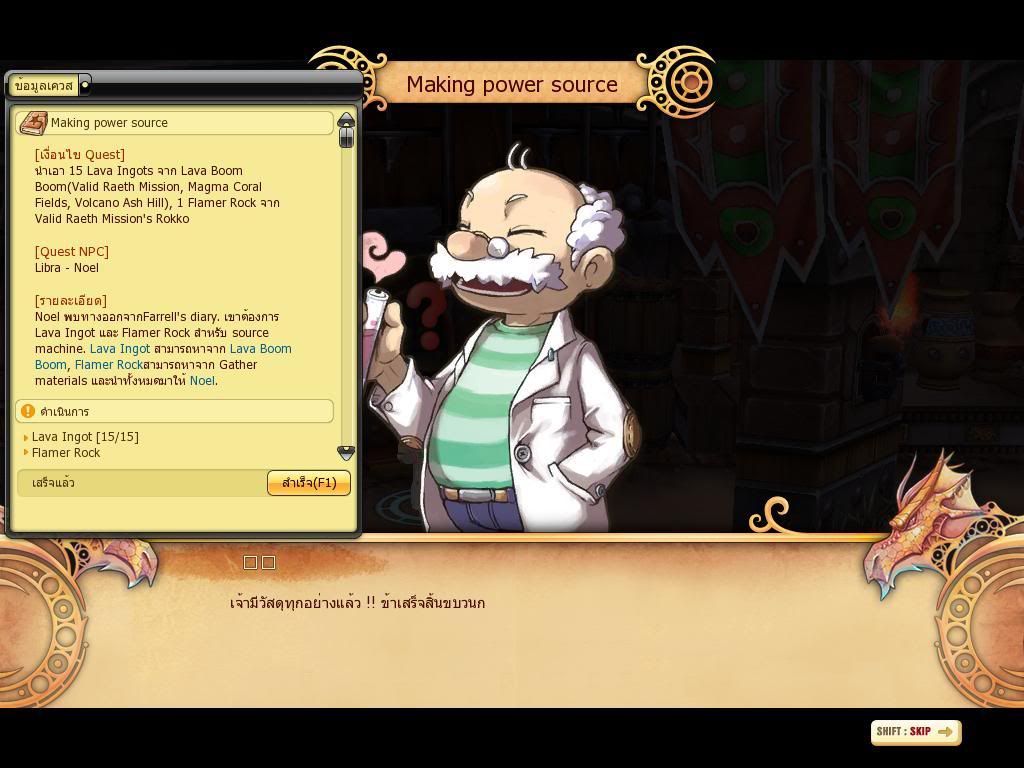Complete the quest with the สำเร็จ(F1) button
This screenshot has height=768, width=1024.
[x=308, y=483]
